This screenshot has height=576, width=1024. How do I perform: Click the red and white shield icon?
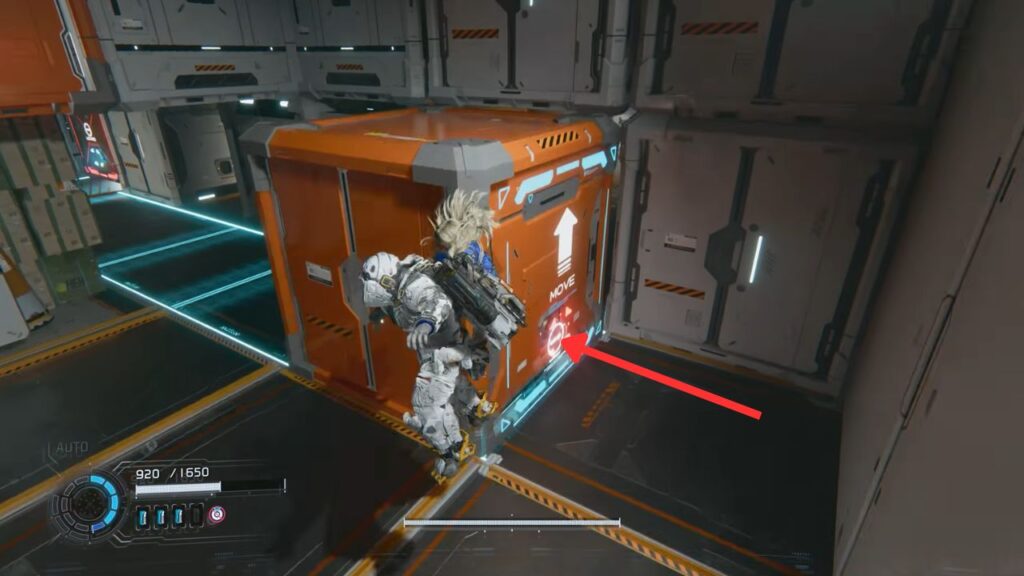click(216, 515)
